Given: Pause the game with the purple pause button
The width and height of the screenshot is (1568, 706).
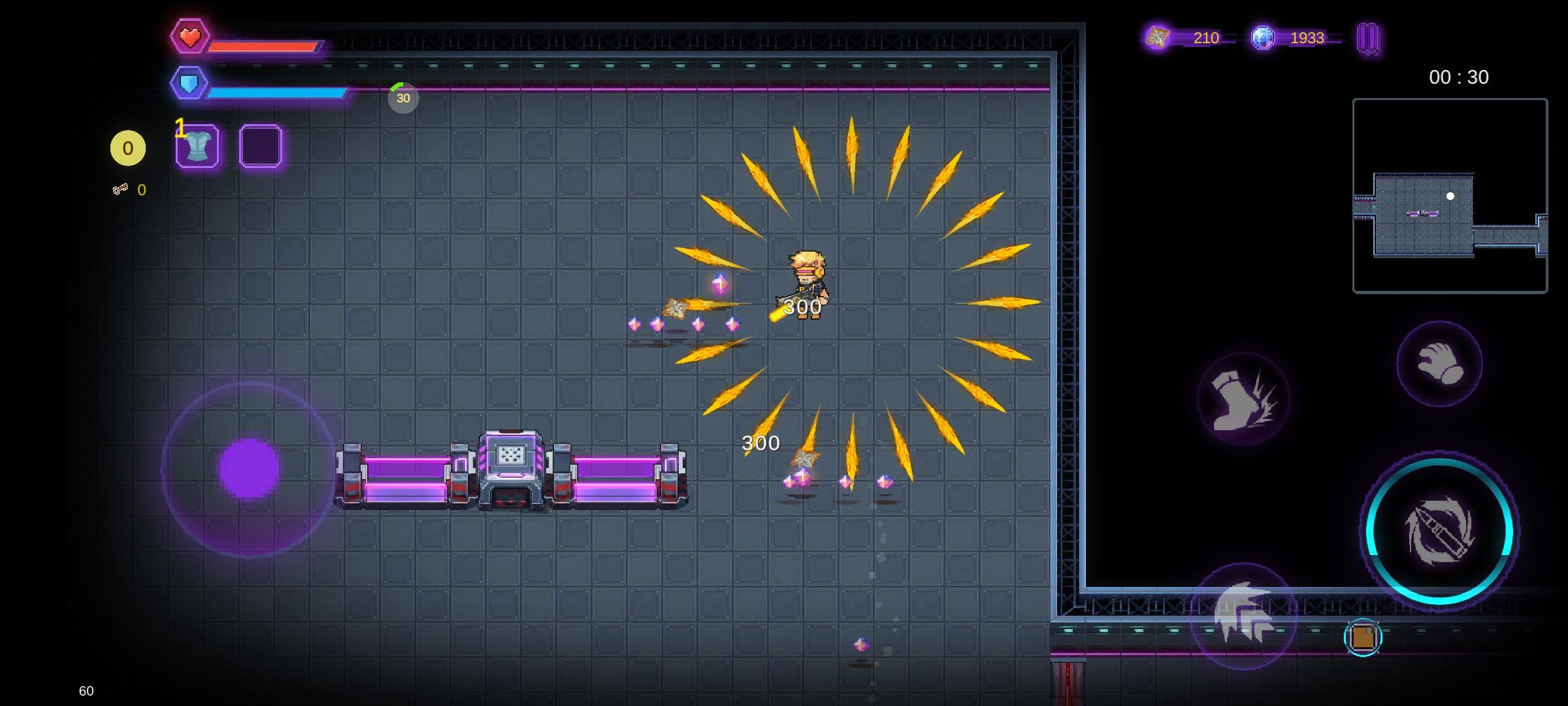Looking at the screenshot, I should point(1367,38).
